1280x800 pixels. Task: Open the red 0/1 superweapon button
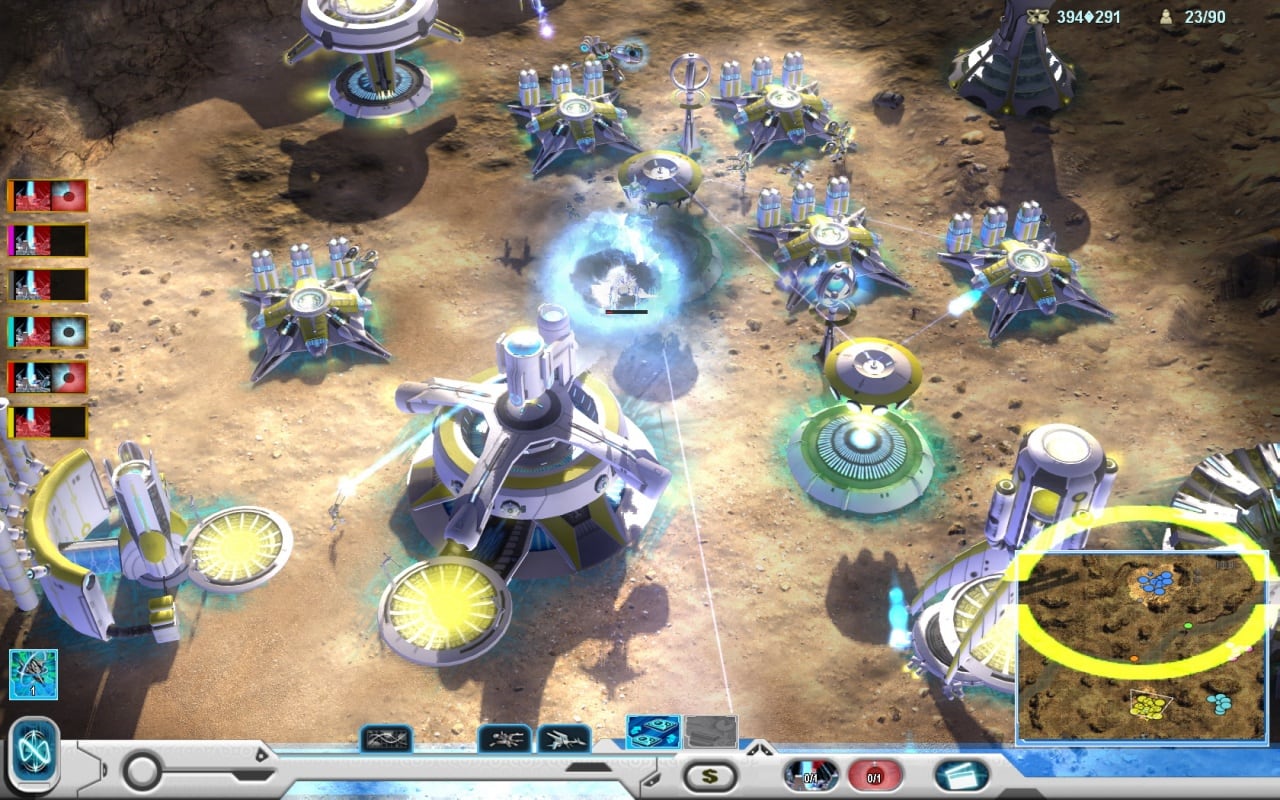[x=874, y=775]
